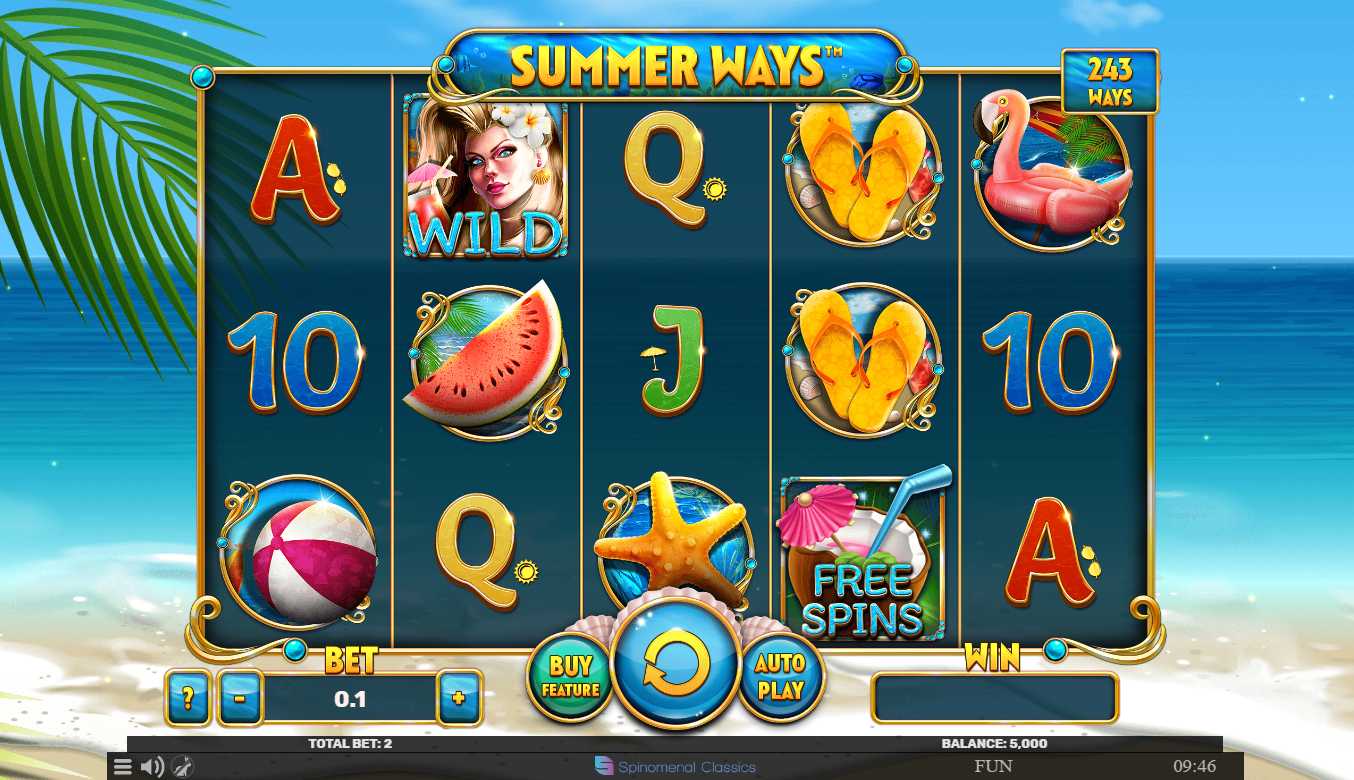Increase the bet with the plus button

click(x=459, y=697)
